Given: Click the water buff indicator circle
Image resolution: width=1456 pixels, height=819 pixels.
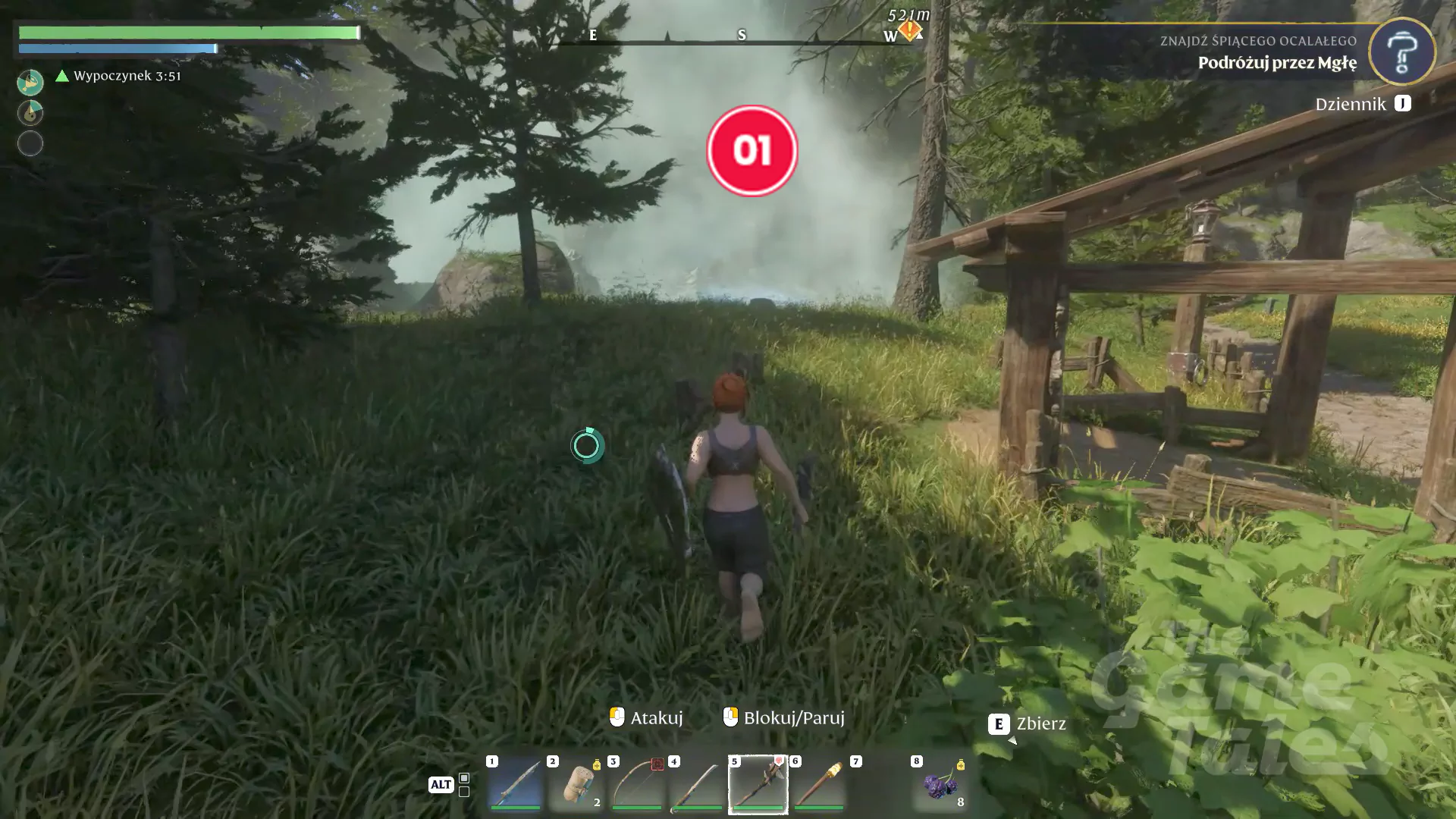Looking at the screenshot, I should (x=30, y=112).
